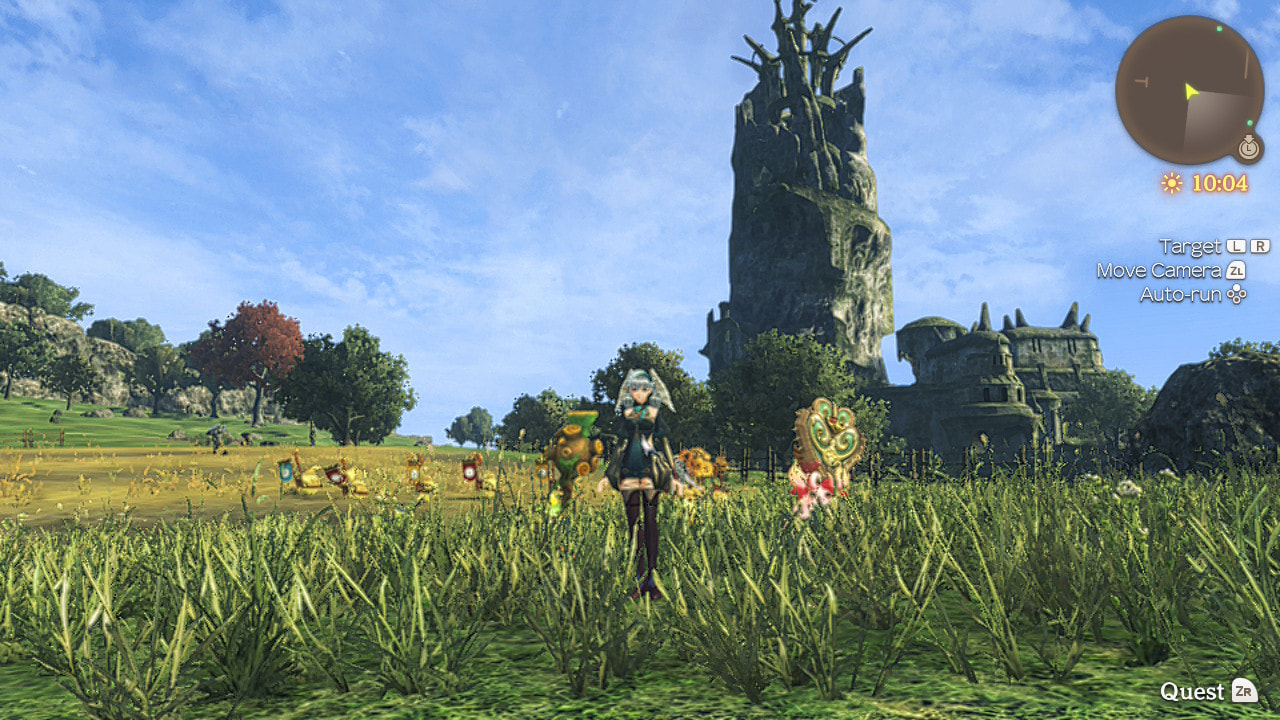
Task: Click the stopwatch icon on the minimap
Action: click(x=1248, y=148)
